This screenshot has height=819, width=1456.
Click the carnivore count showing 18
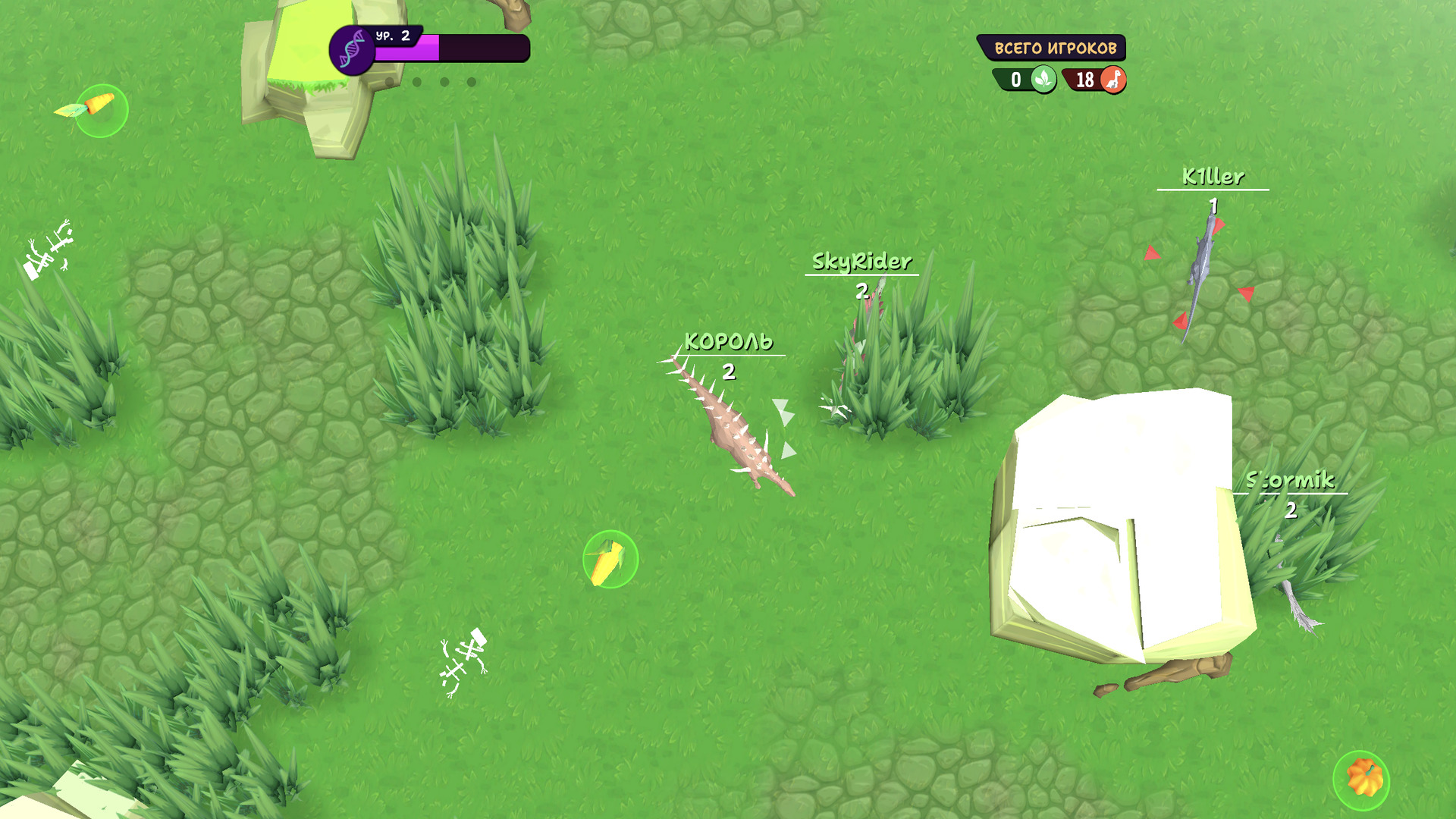pos(1084,79)
